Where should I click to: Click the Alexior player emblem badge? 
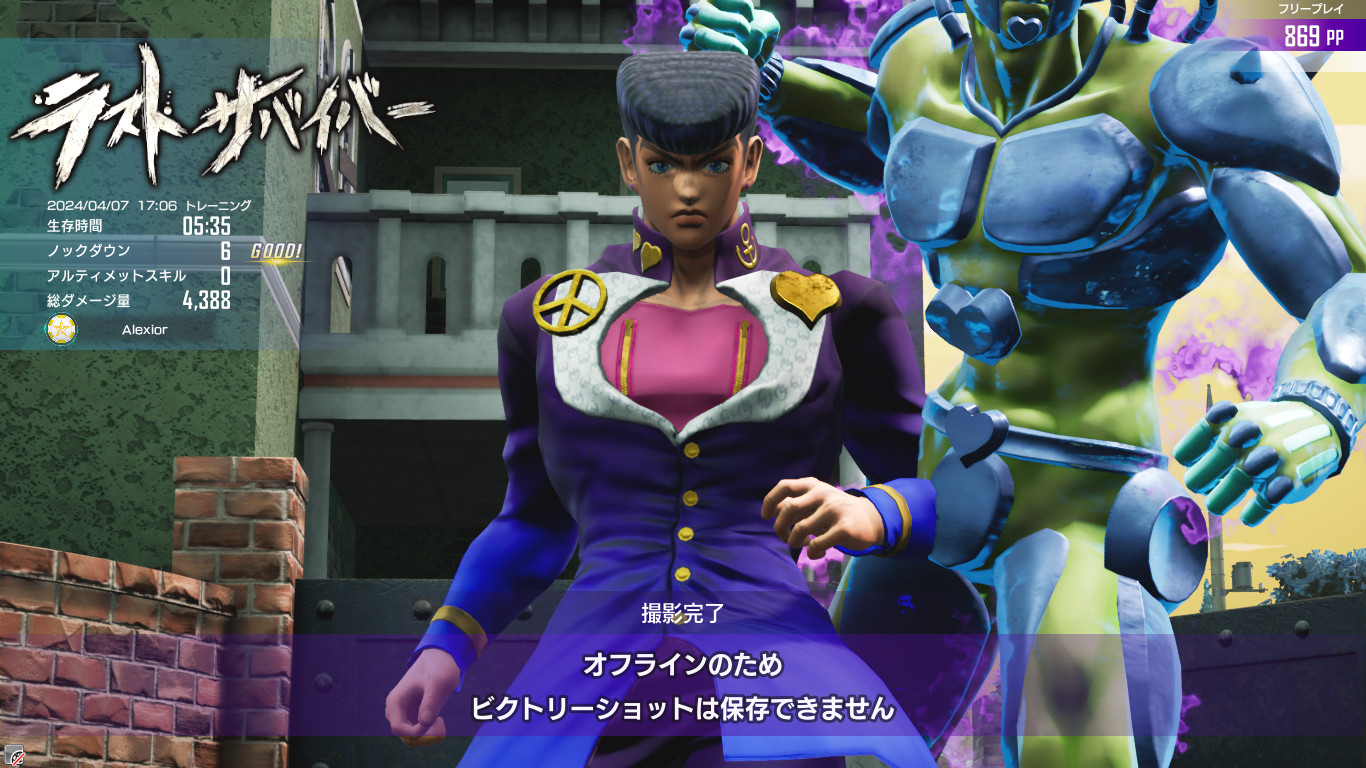pyautogui.click(x=59, y=330)
